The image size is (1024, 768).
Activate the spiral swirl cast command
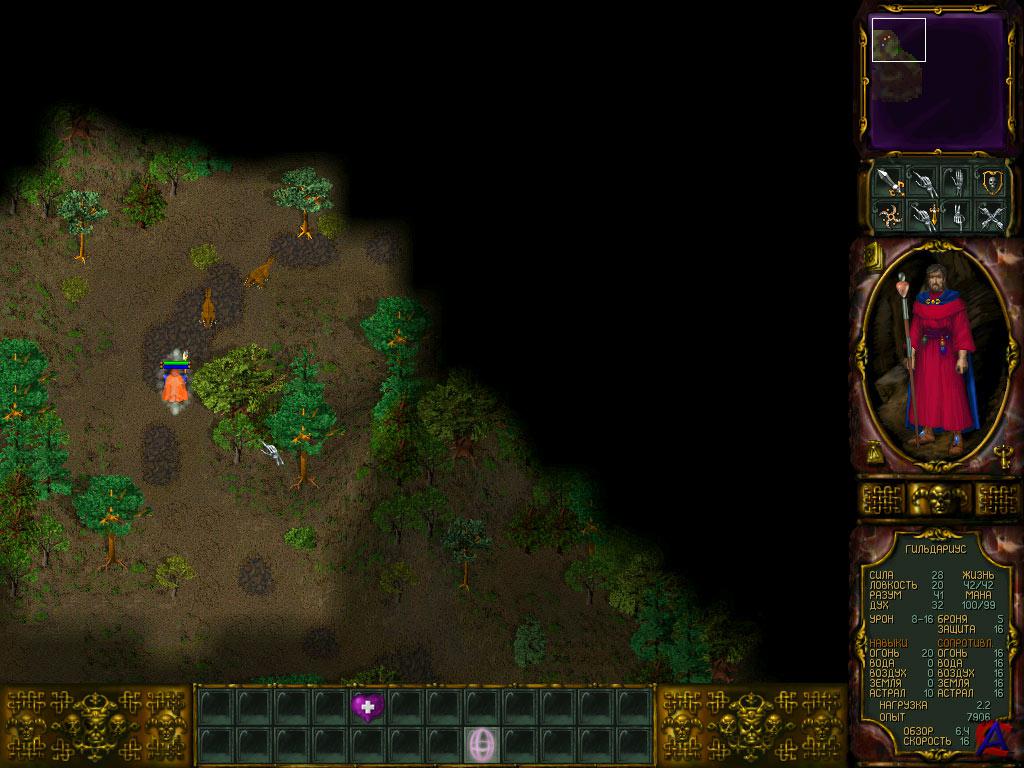coord(888,214)
